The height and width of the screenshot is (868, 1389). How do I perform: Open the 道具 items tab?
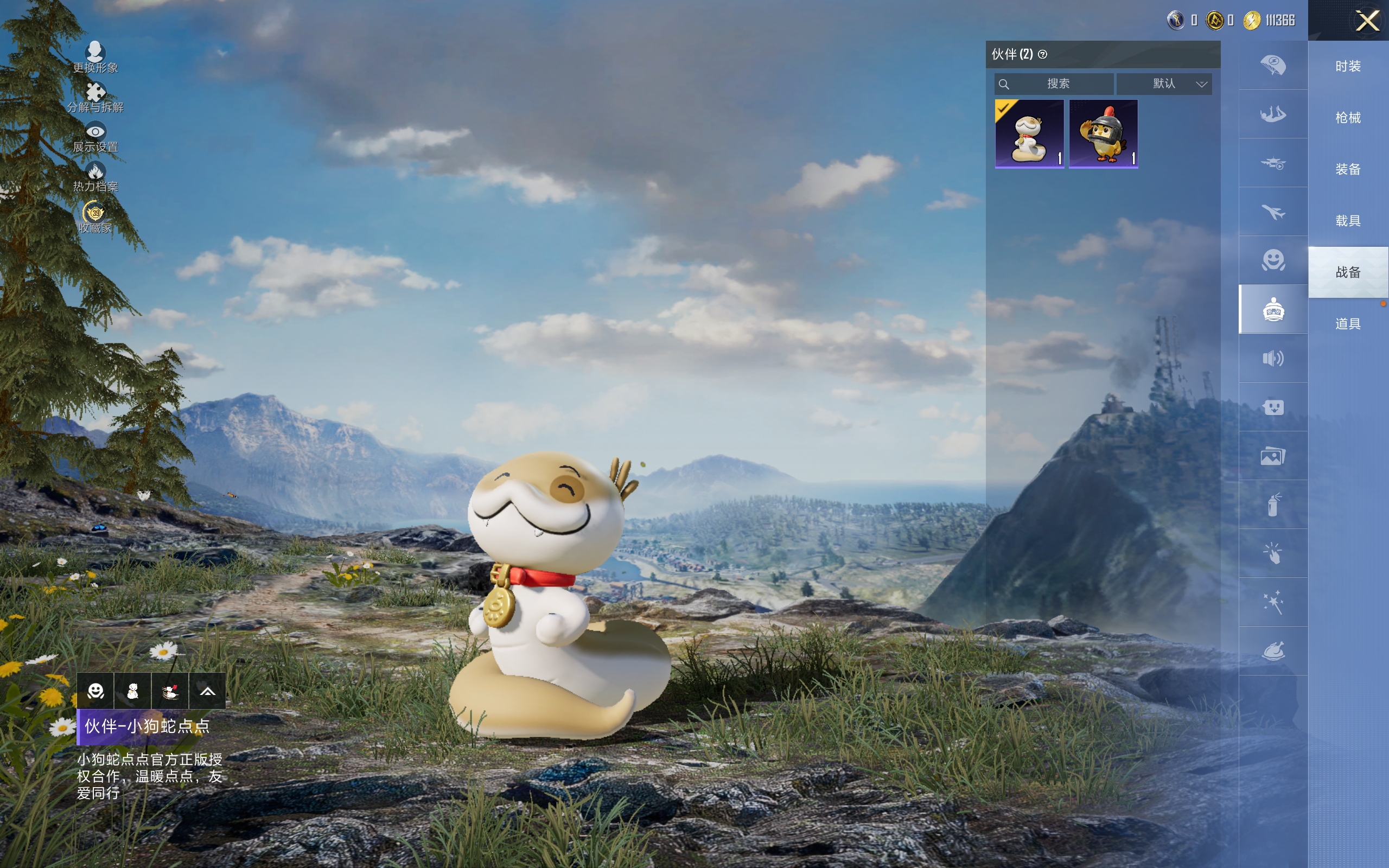[1348, 324]
